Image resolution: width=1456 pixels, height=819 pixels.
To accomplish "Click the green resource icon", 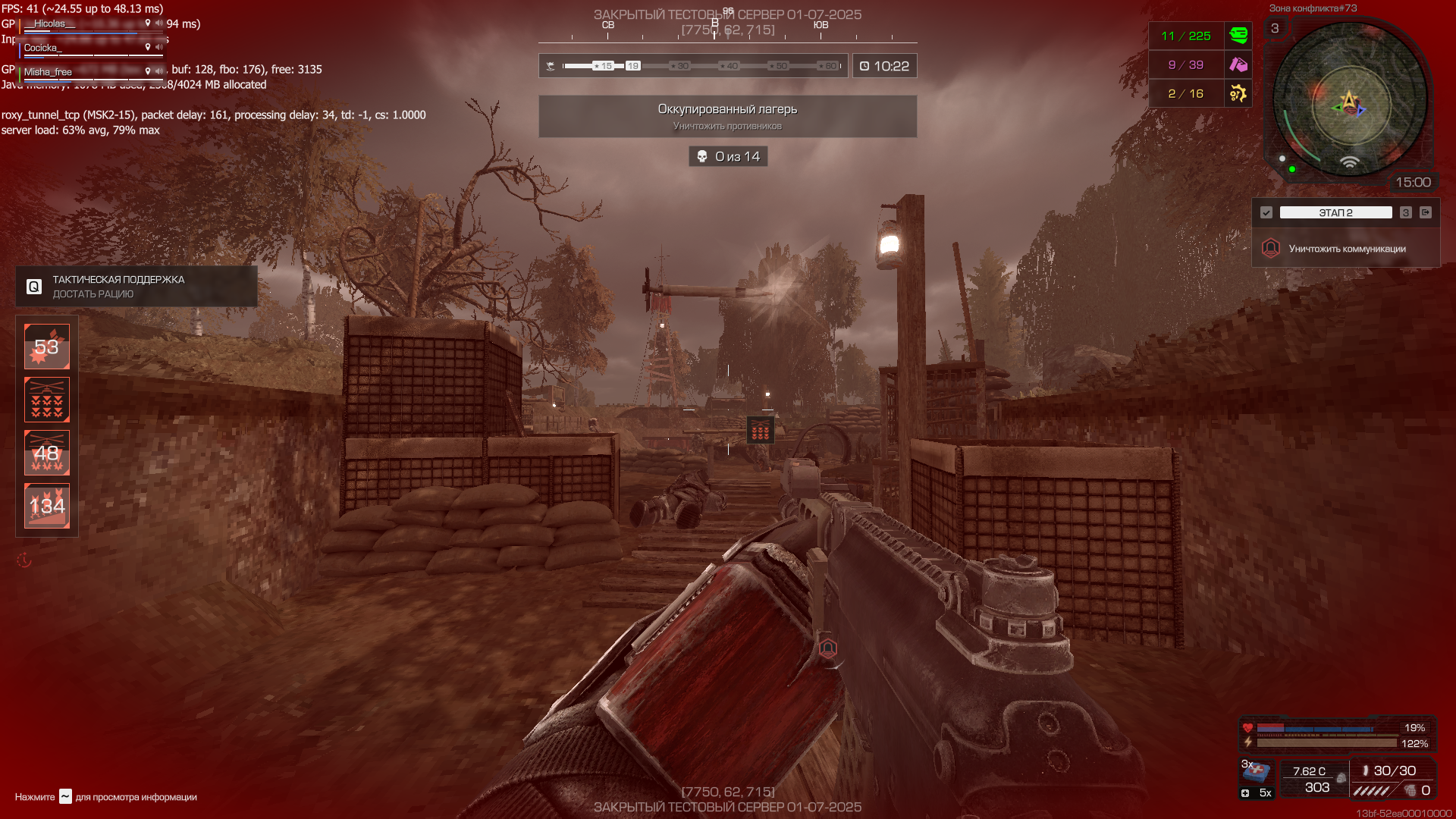I will (1238, 36).
